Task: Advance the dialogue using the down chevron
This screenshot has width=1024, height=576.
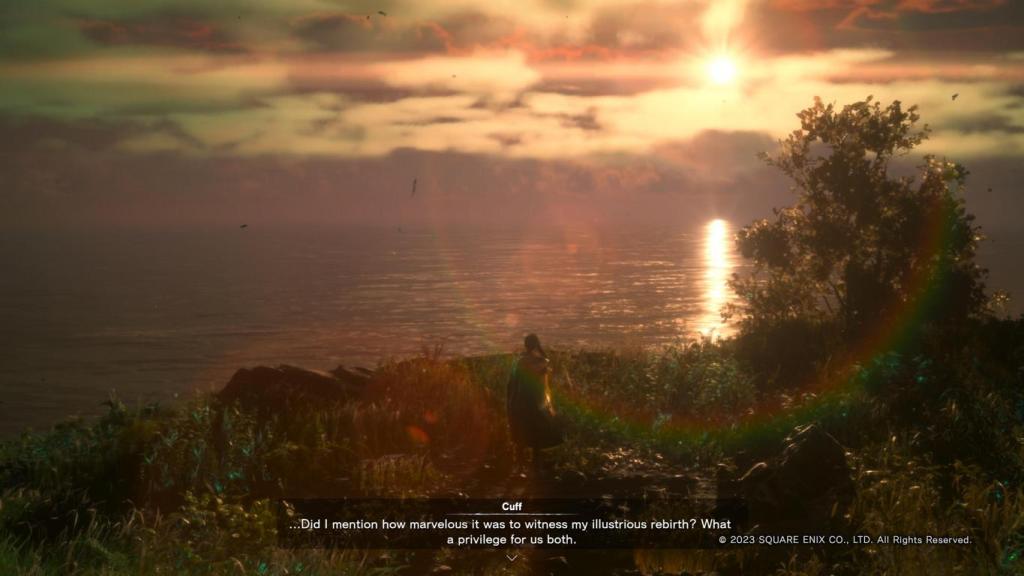Action: click(512, 557)
